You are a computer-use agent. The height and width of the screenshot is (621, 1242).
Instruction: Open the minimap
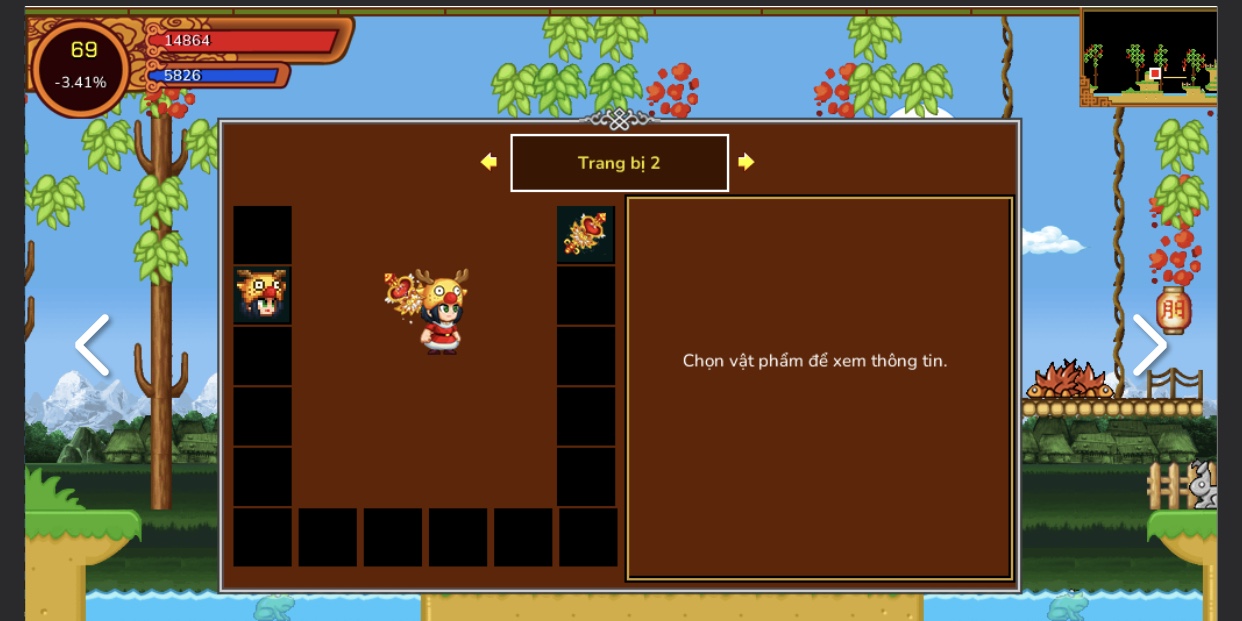pyautogui.click(x=1148, y=57)
